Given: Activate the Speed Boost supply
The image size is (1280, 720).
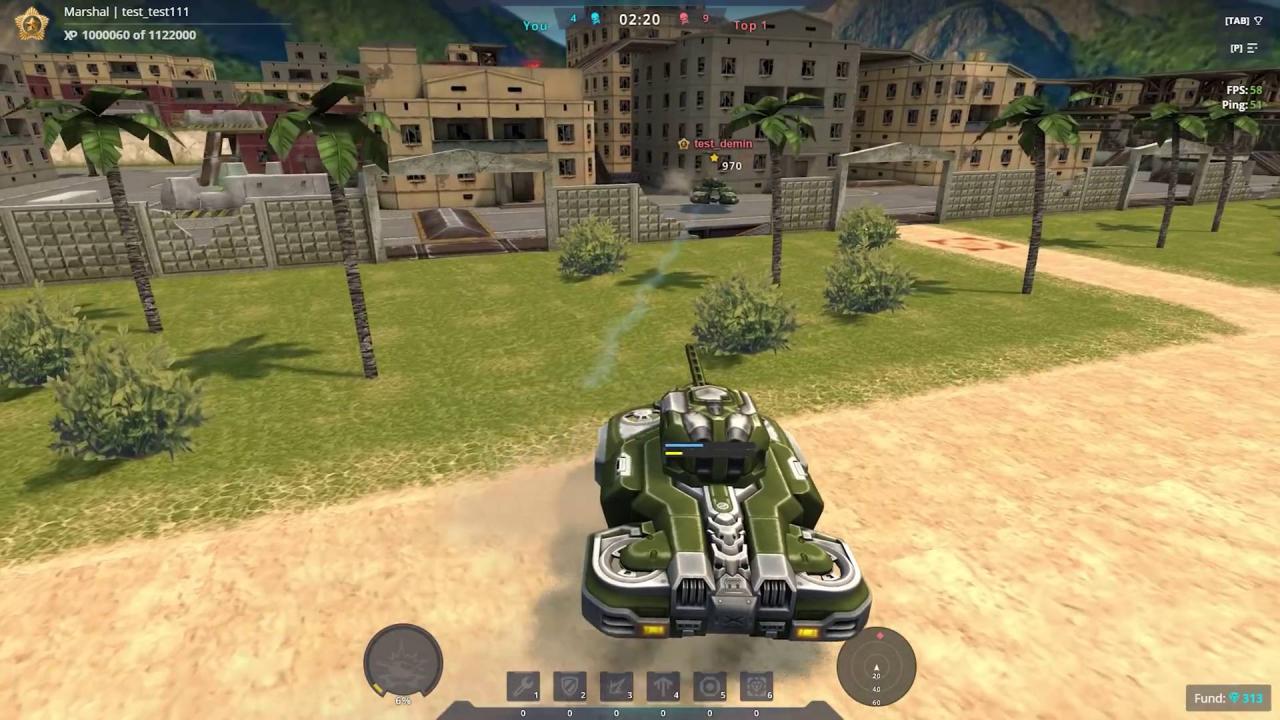Looking at the screenshot, I should coord(662,685).
